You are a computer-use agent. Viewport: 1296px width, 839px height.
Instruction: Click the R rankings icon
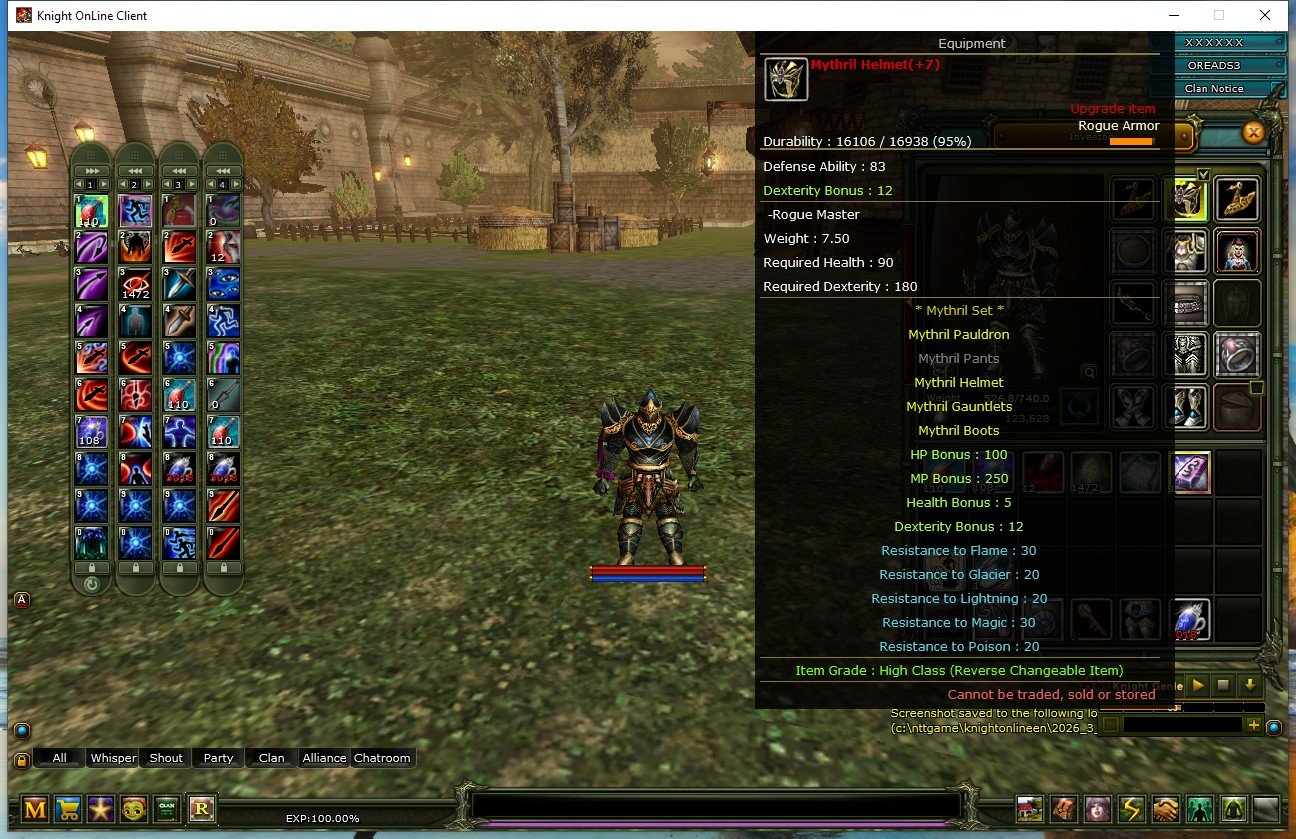click(x=202, y=810)
